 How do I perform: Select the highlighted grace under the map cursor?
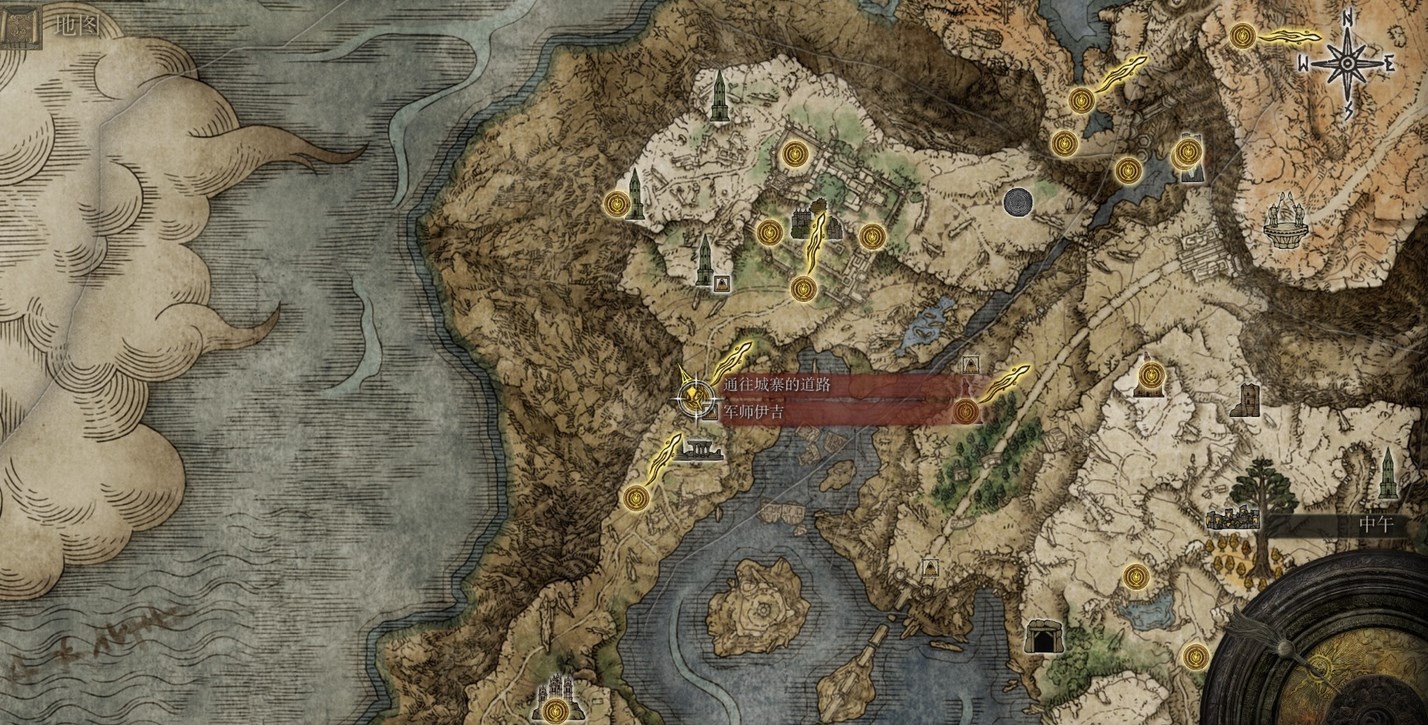click(692, 398)
